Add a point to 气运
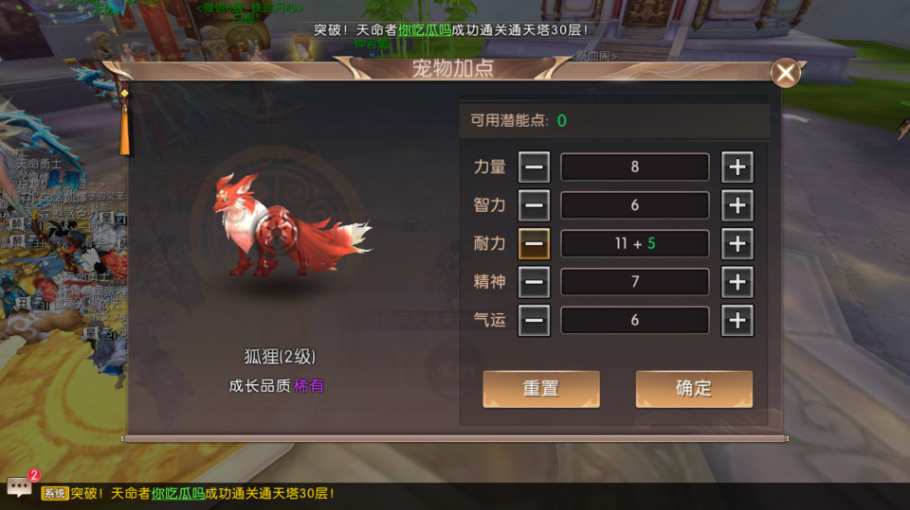 (737, 321)
